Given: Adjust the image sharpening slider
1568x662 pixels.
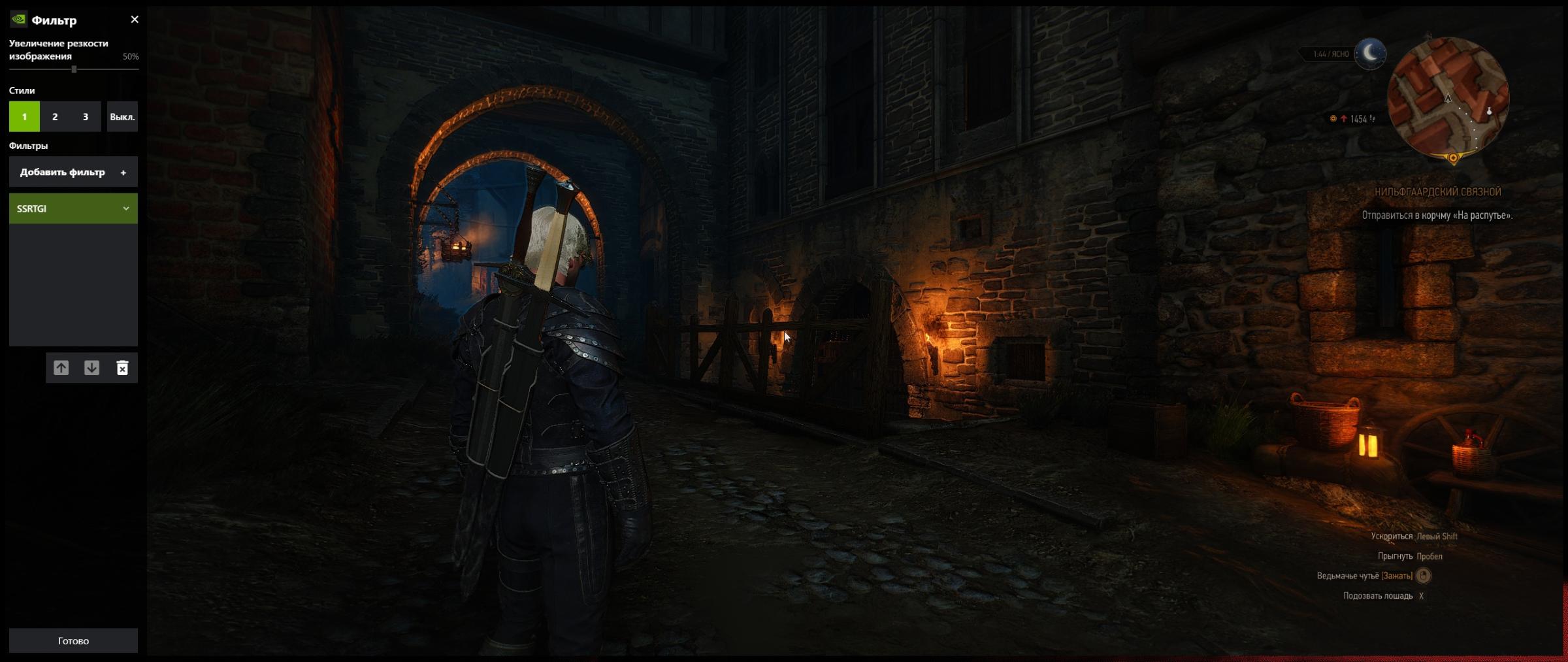Looking at the screenshot, I should (x=74, y=69).
